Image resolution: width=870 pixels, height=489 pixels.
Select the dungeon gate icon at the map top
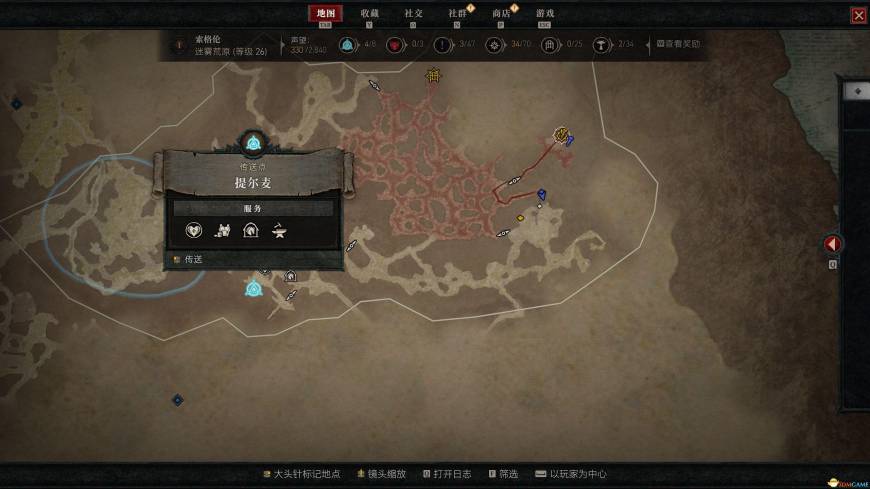433,75
